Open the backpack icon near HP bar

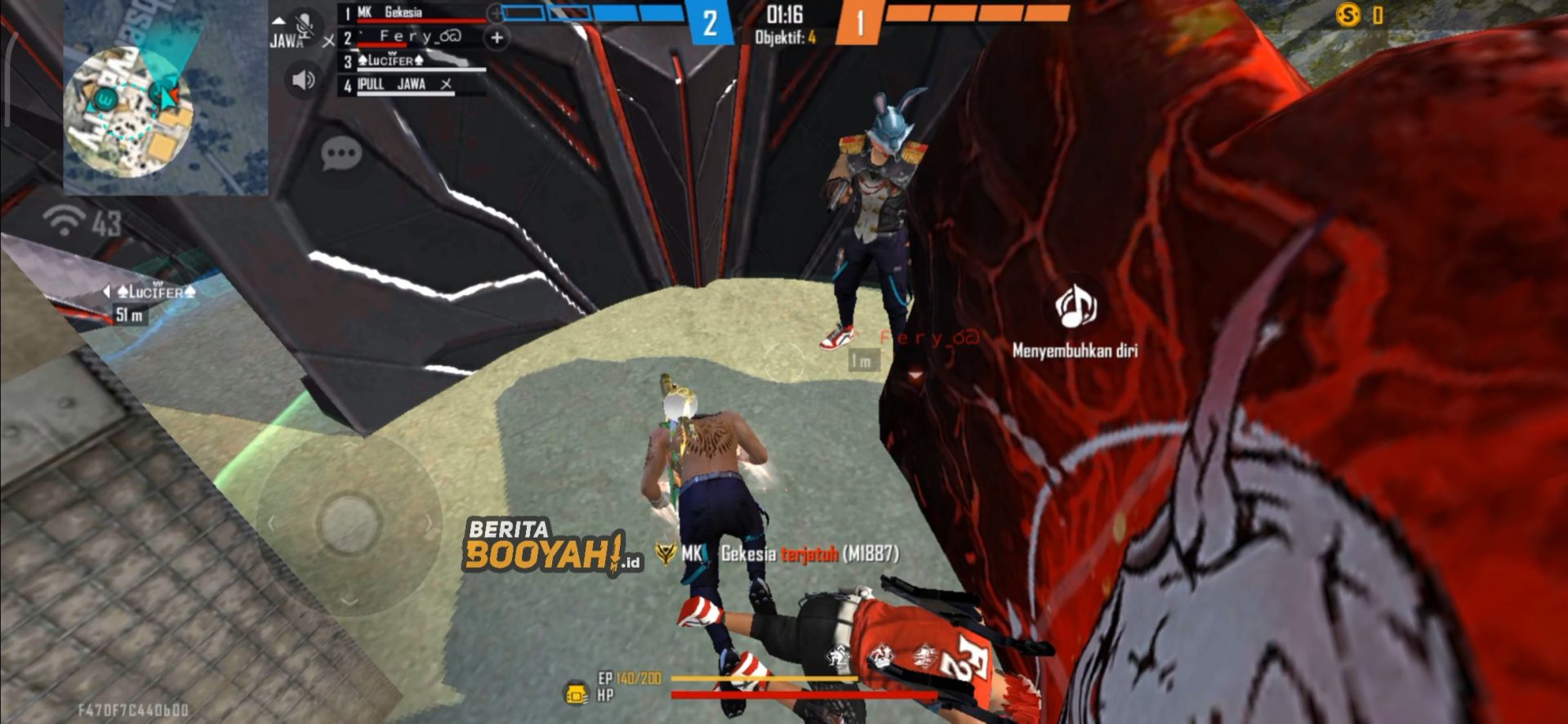tap(577, 694)
